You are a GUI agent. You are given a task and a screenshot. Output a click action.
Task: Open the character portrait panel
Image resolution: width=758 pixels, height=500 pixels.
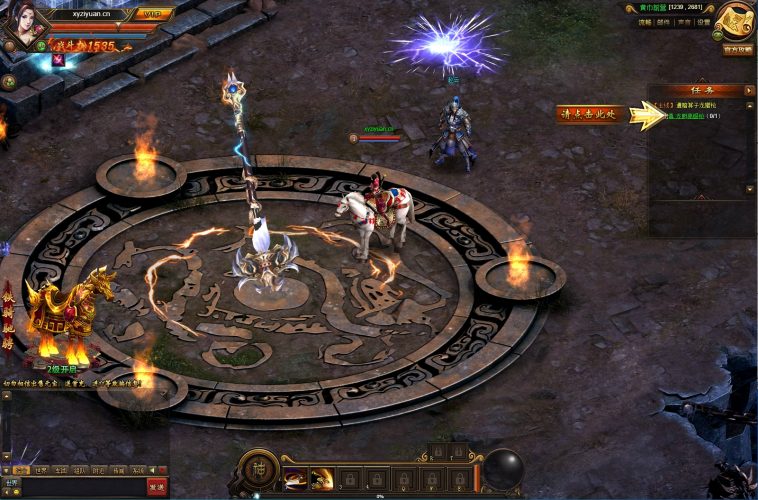click(22, 24)
